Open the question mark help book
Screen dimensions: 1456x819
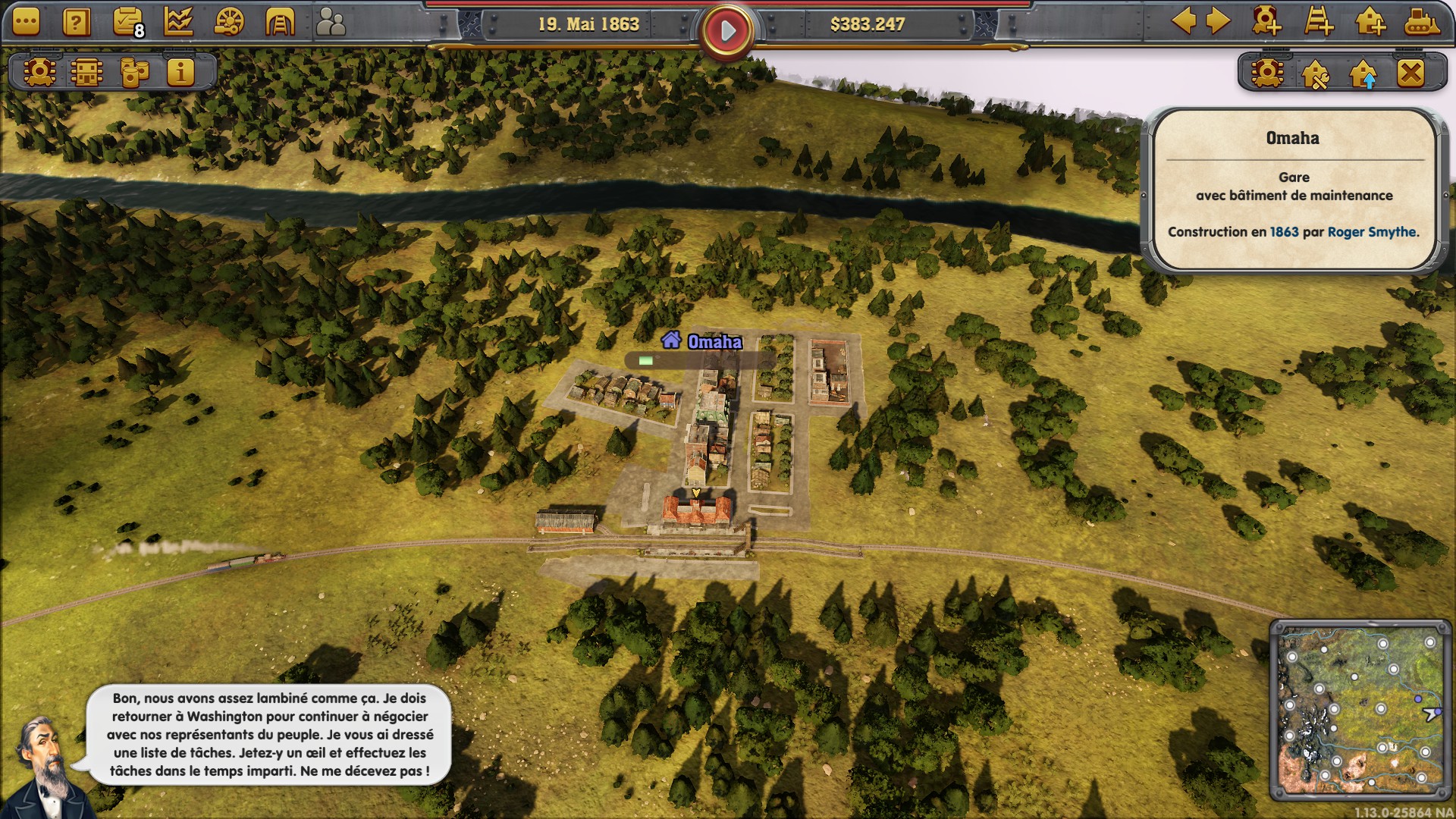(x=76, y=23)
